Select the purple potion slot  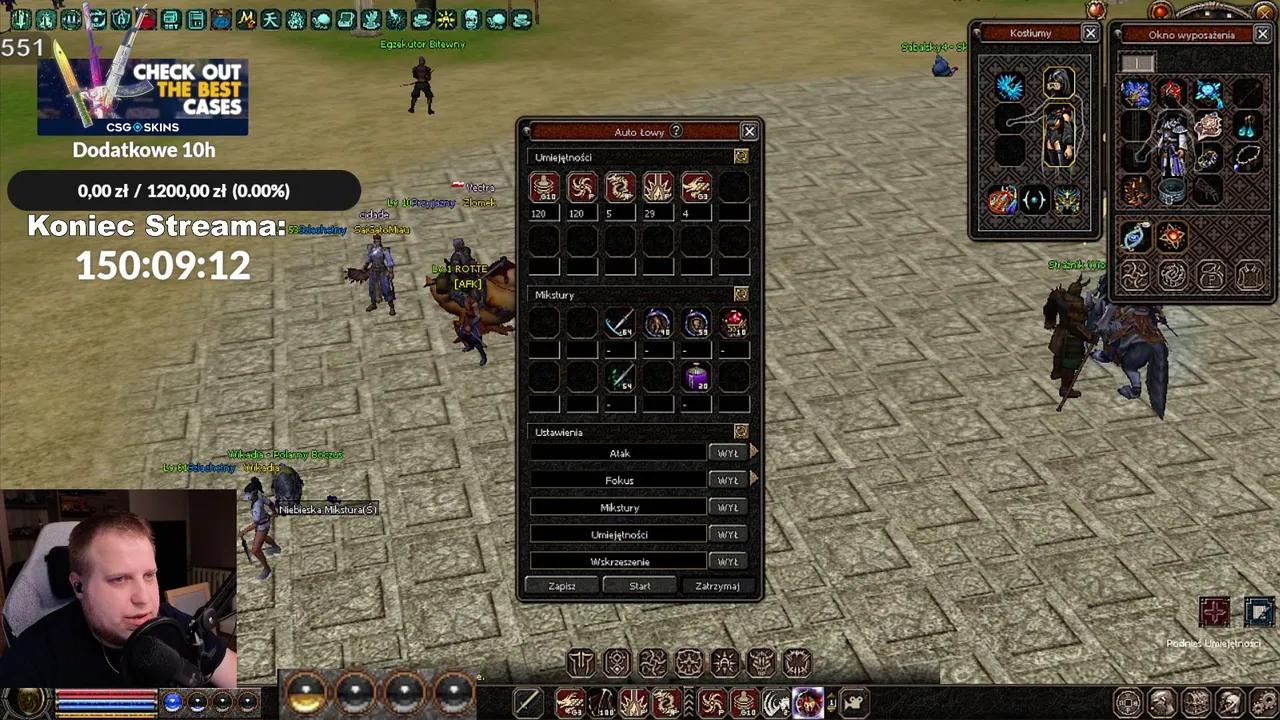(696, 377)
